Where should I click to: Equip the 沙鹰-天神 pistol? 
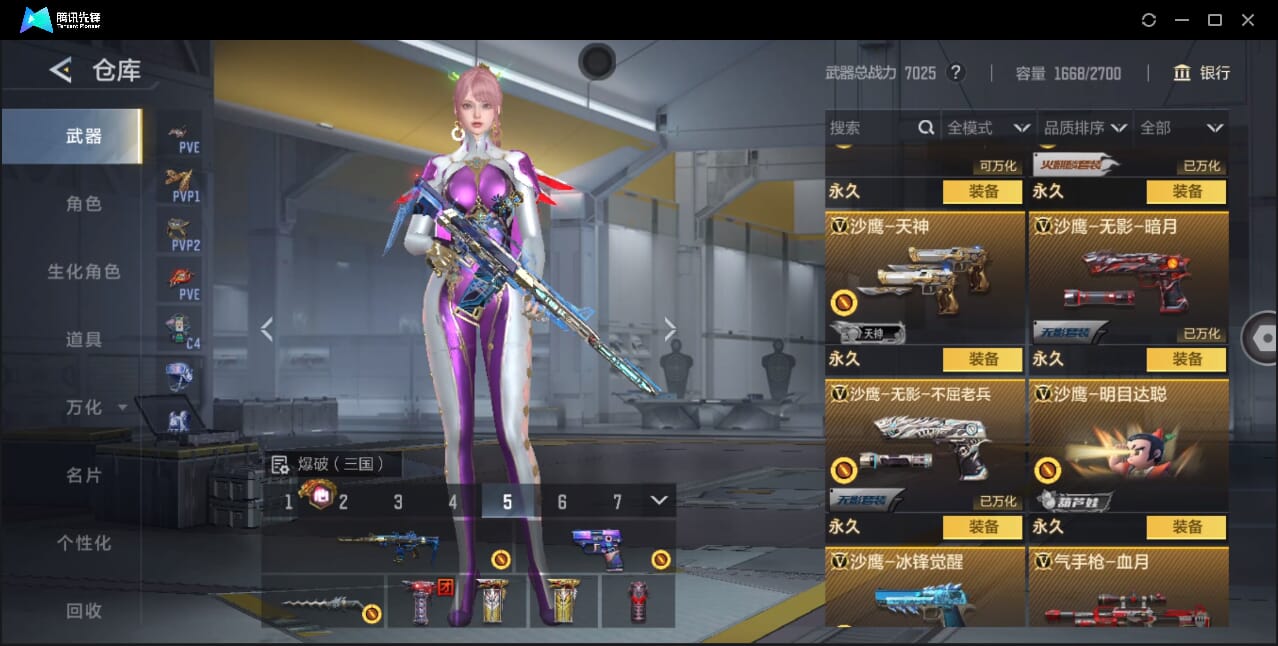[983, 359]
